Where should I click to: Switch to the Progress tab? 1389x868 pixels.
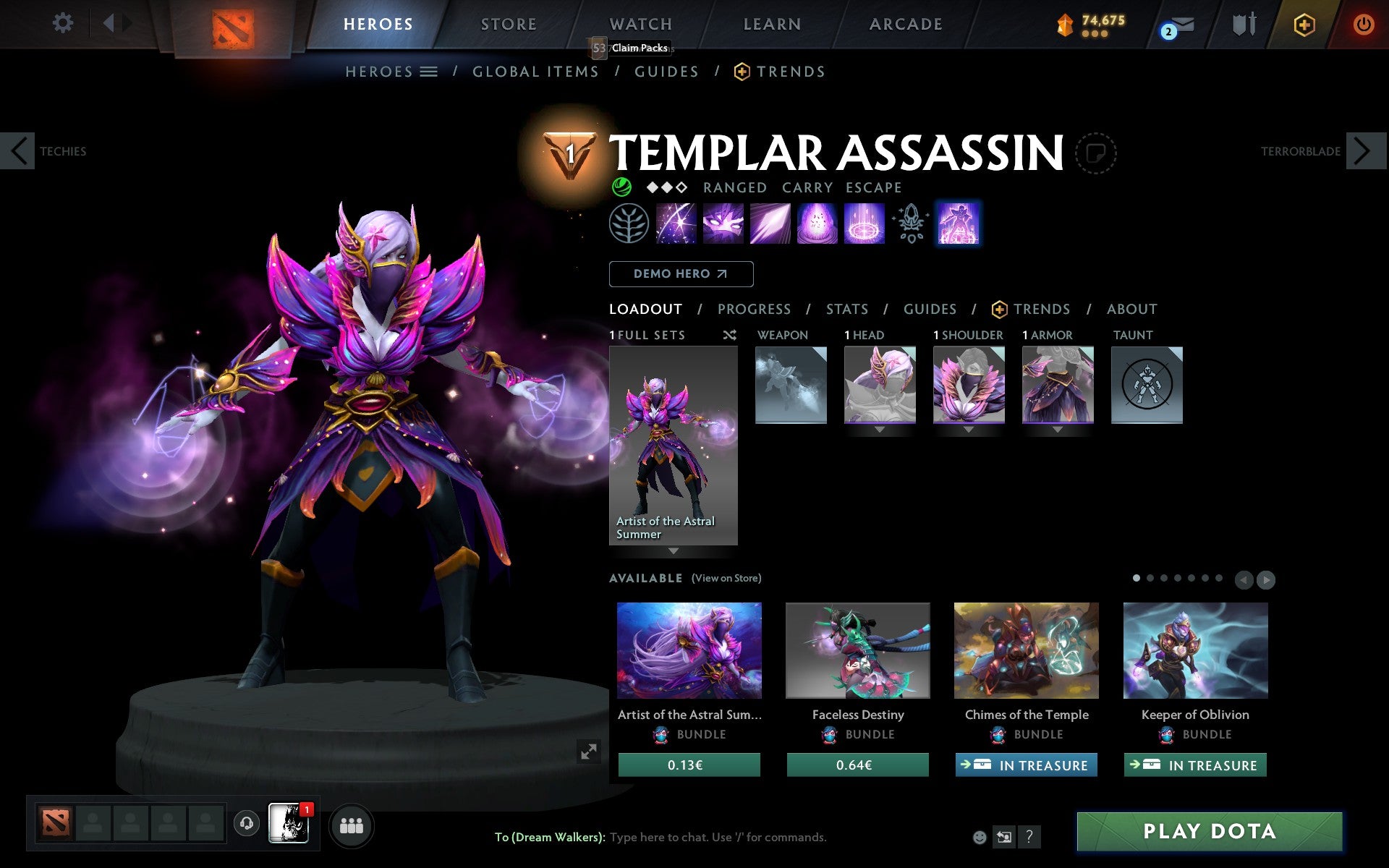pos(754,309)
